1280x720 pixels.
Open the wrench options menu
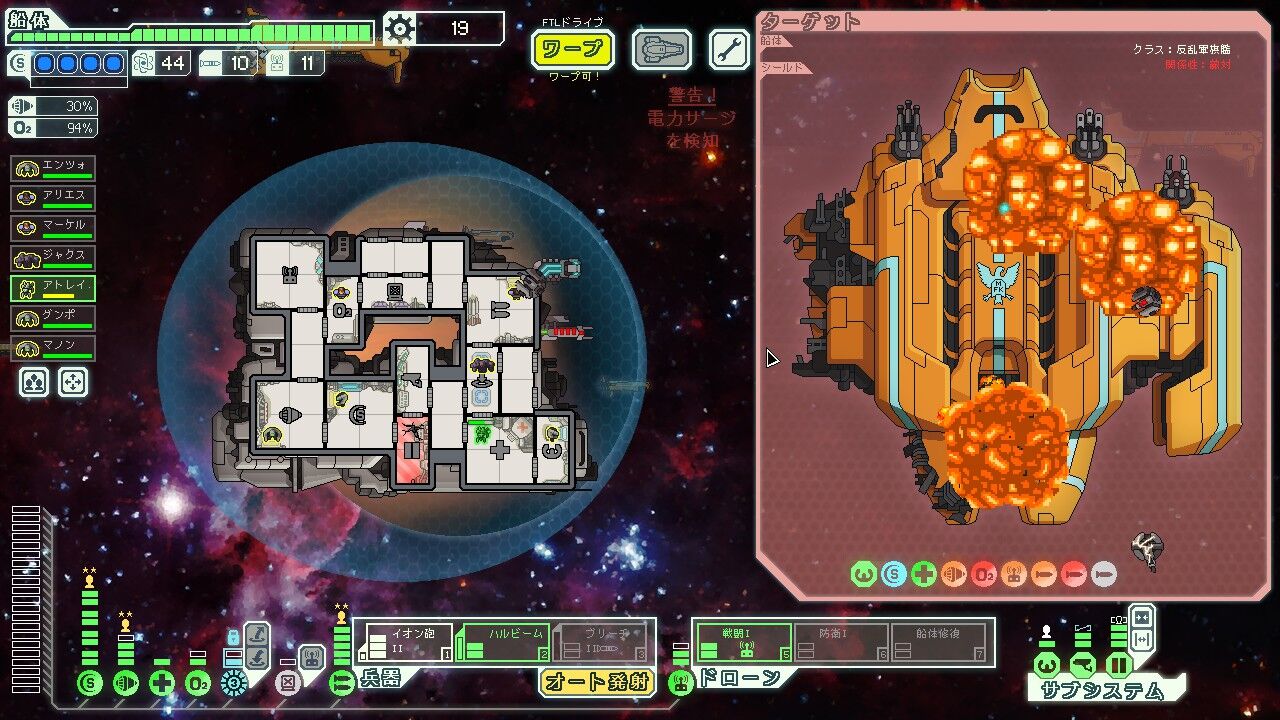click(x=729, y=49)
